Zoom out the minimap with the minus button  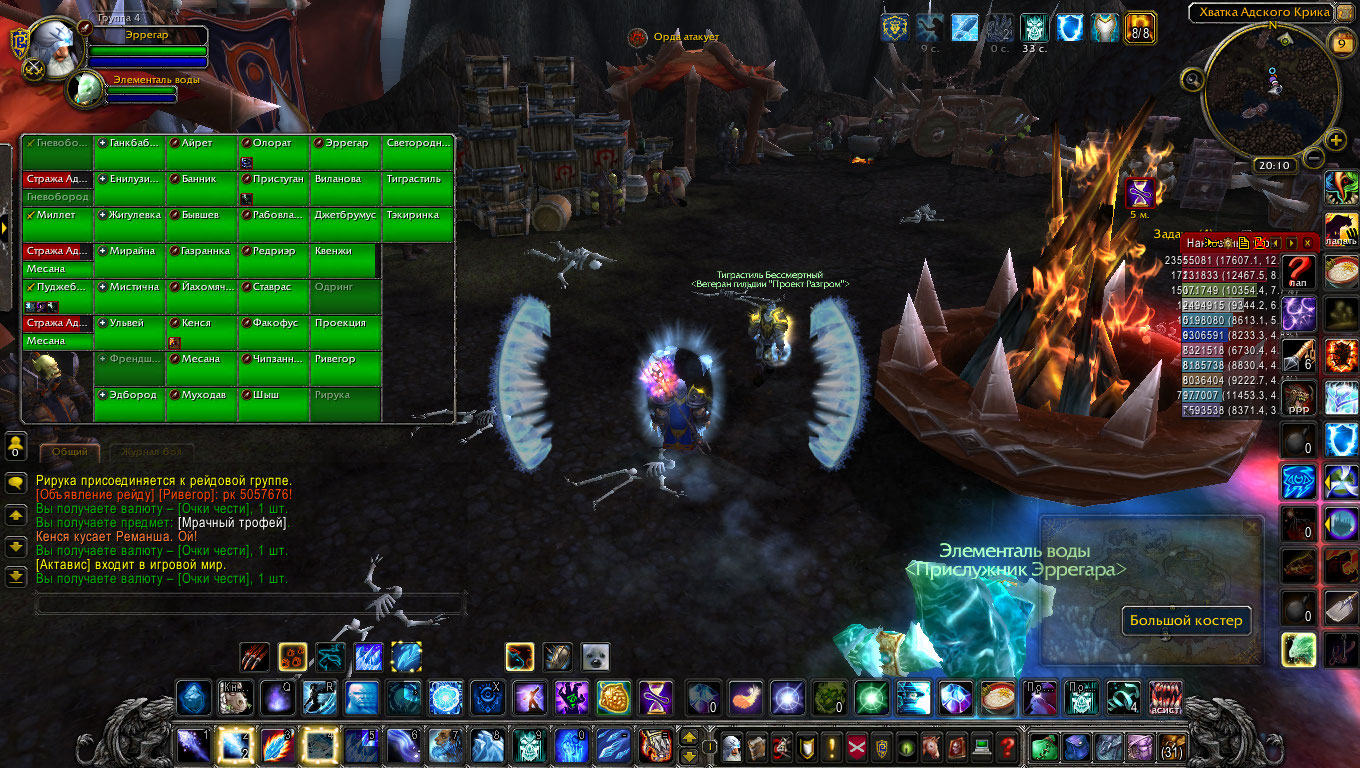pyautogui.click(x=1314, y=159)
